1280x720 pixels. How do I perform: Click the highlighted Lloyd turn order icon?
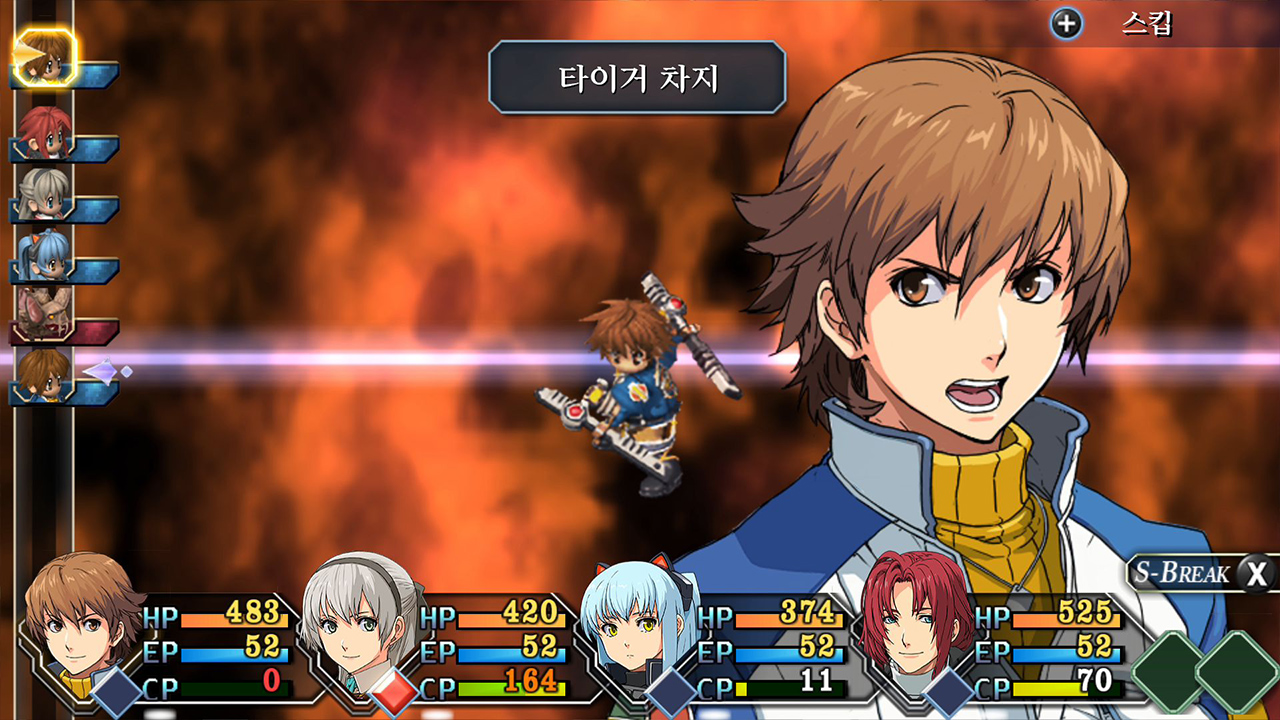coord(45,58)
